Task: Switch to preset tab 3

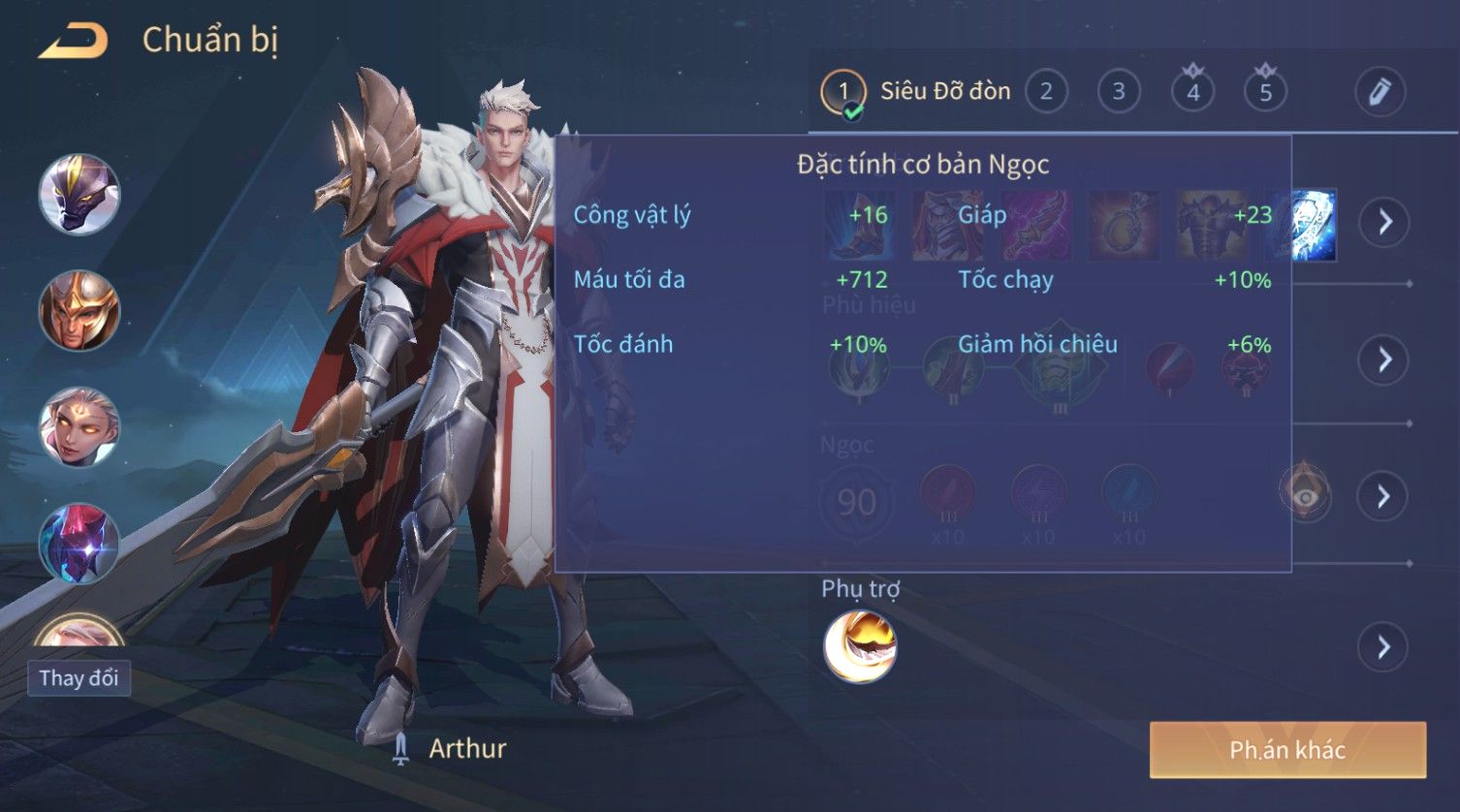Action: click(x=1118, y=92)
